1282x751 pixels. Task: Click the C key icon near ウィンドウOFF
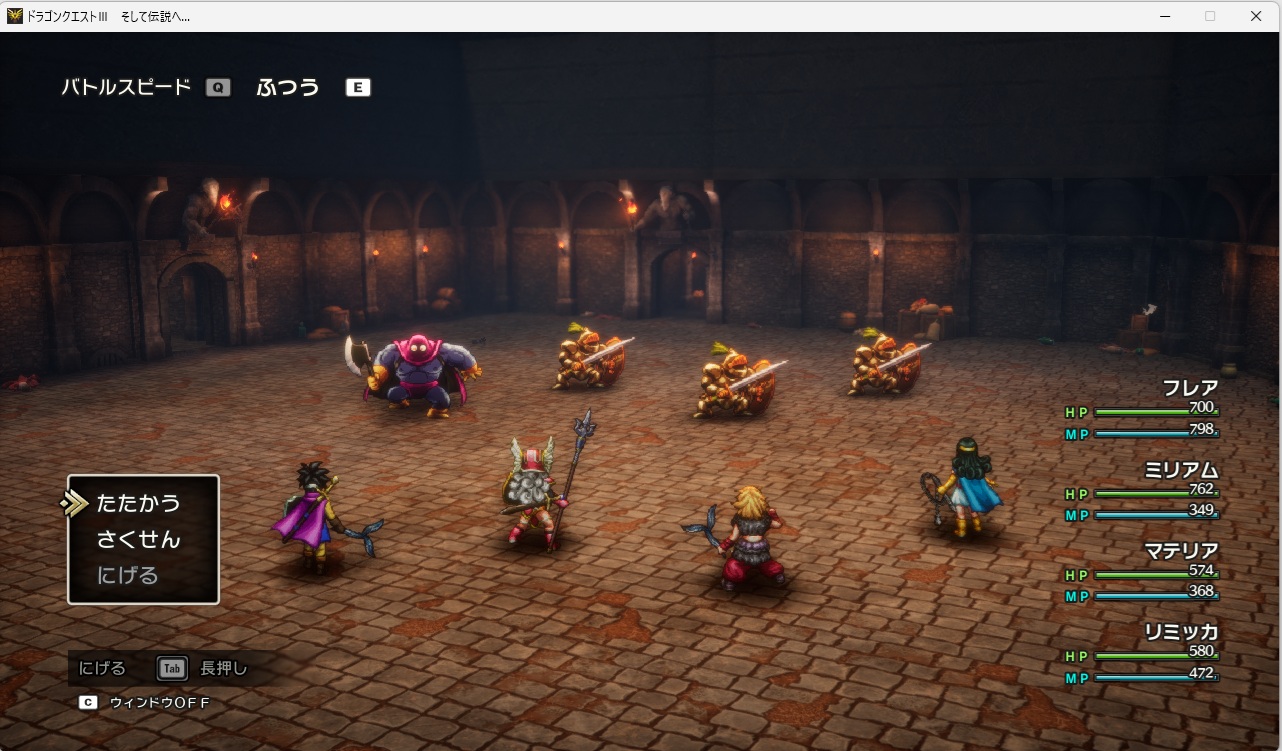pos(88,703)
